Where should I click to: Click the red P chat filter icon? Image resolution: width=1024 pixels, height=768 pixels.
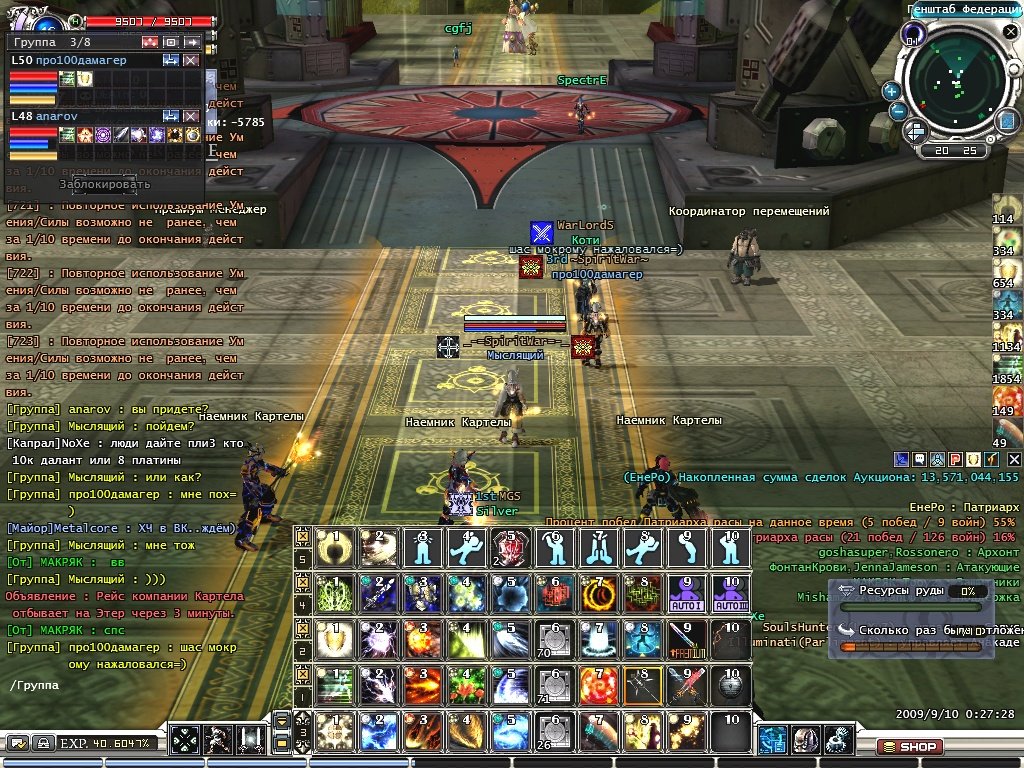pyautogui.click(x=954, y=459)
